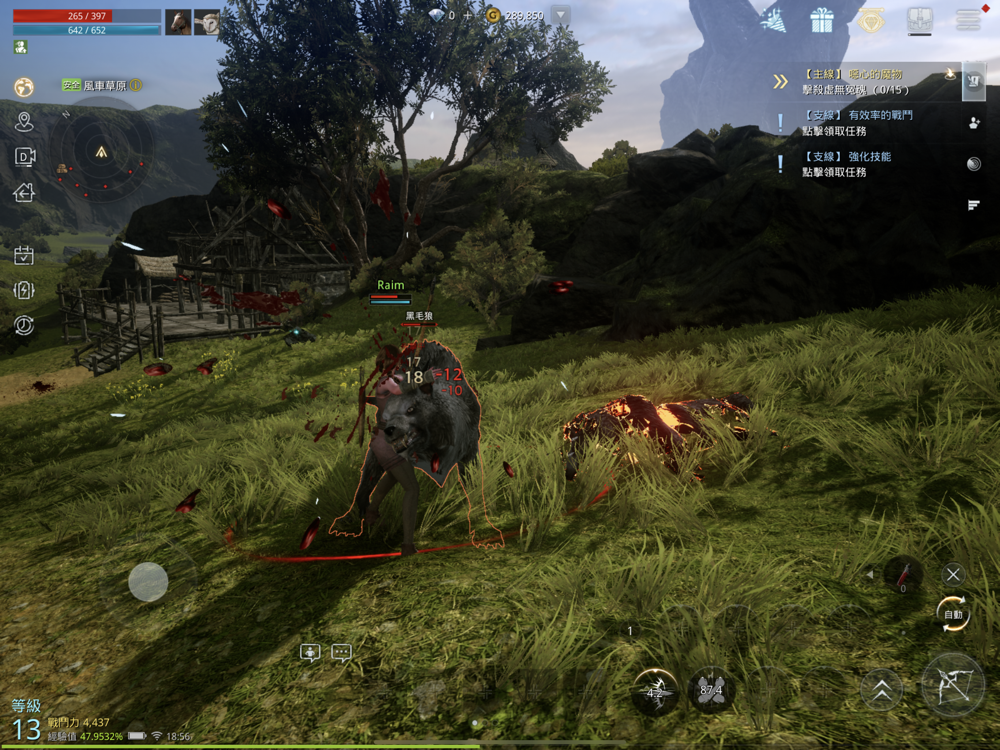The width and height of the screenshot is (1000, 750).
Task: Open the inventory bag icon
Action: [919, 20]
